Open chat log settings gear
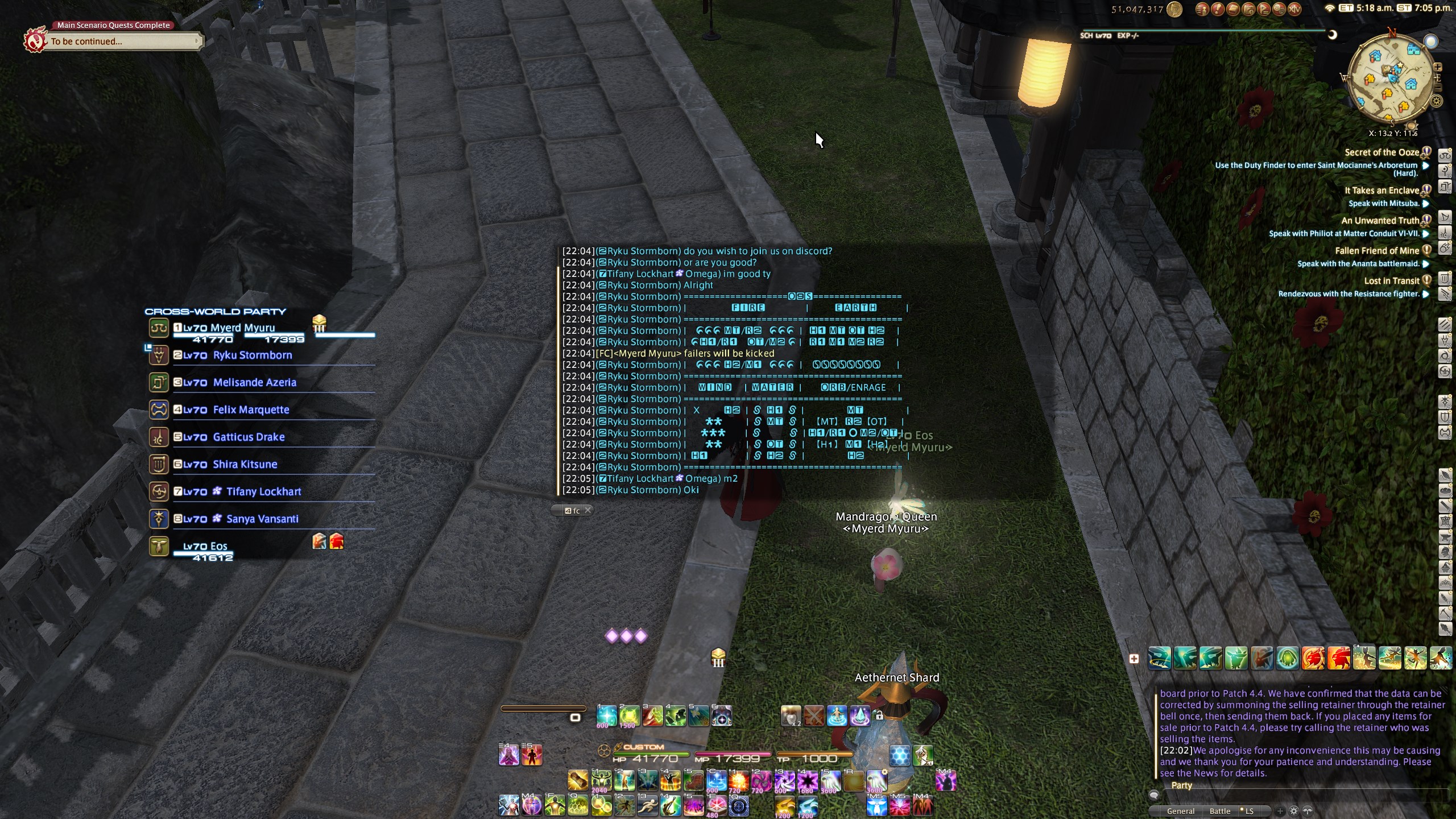This screenshot has height=819, width=1456. pyautogui.click(x=1294, y=811)
